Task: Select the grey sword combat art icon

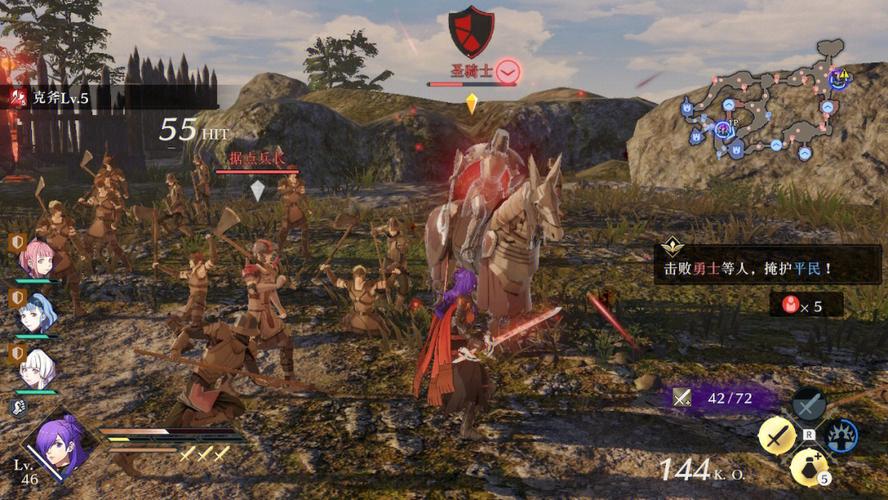Action: (808, 404)
